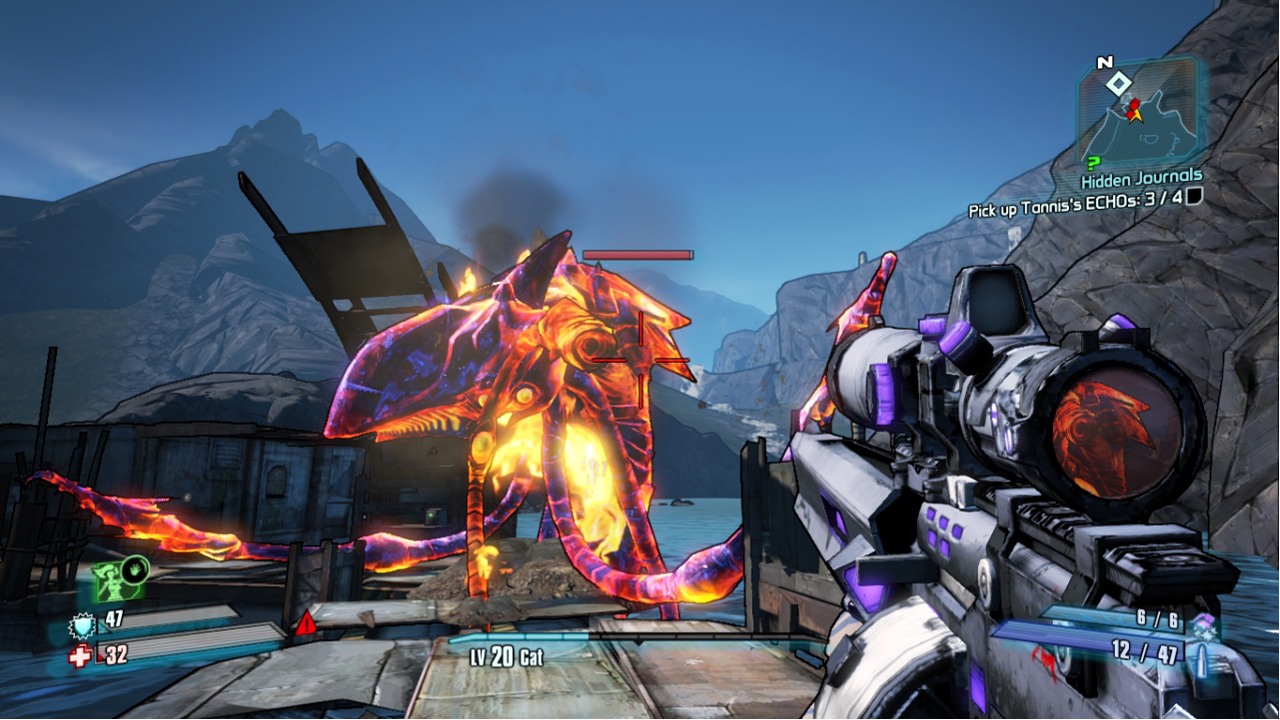The height and width of the screenshot is (720, 1280).
Task: Click the Tannis's ECHOs objective checkbox
Action: (1193, 197)
